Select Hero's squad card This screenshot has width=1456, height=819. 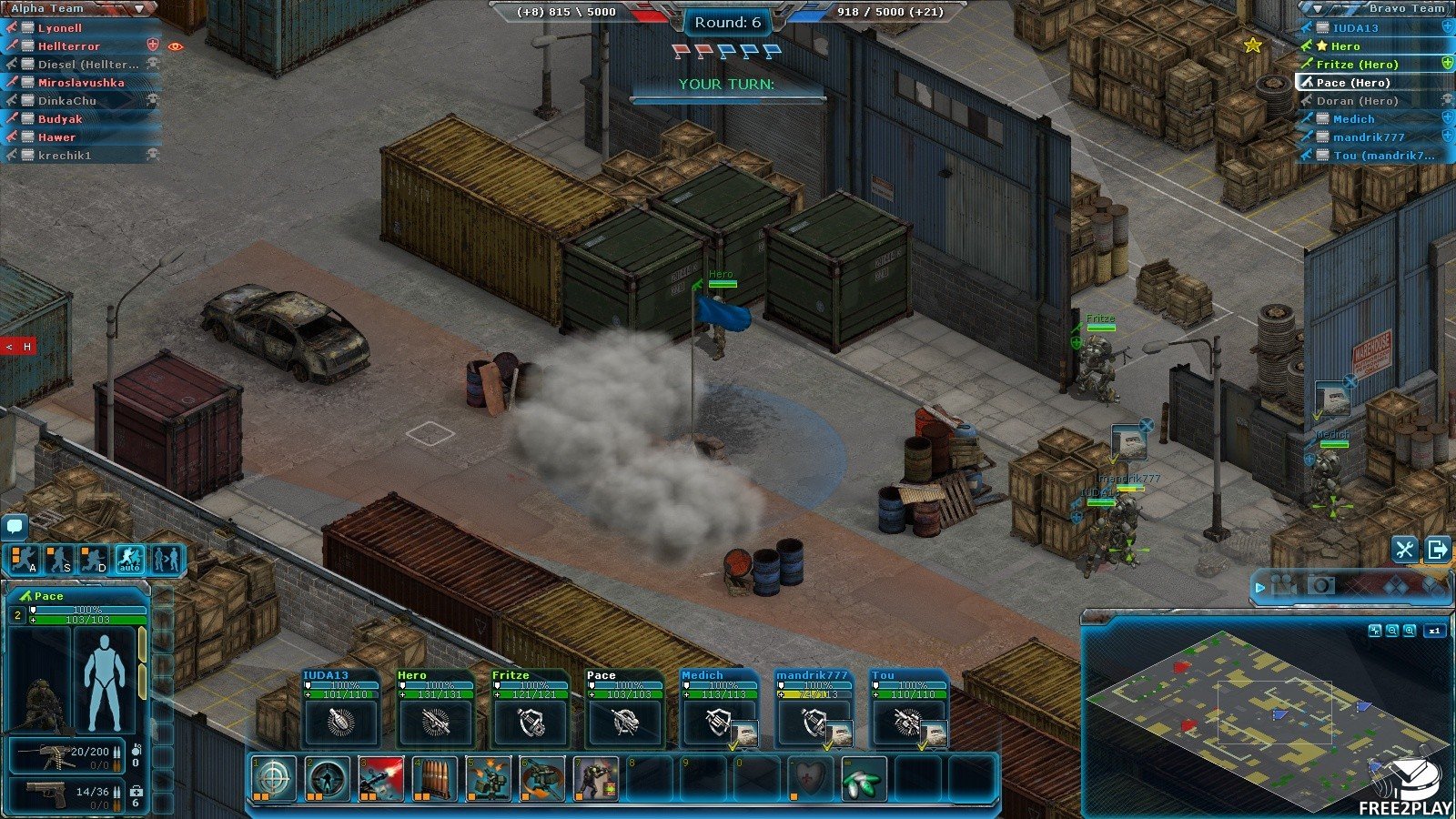pos(436,708)
